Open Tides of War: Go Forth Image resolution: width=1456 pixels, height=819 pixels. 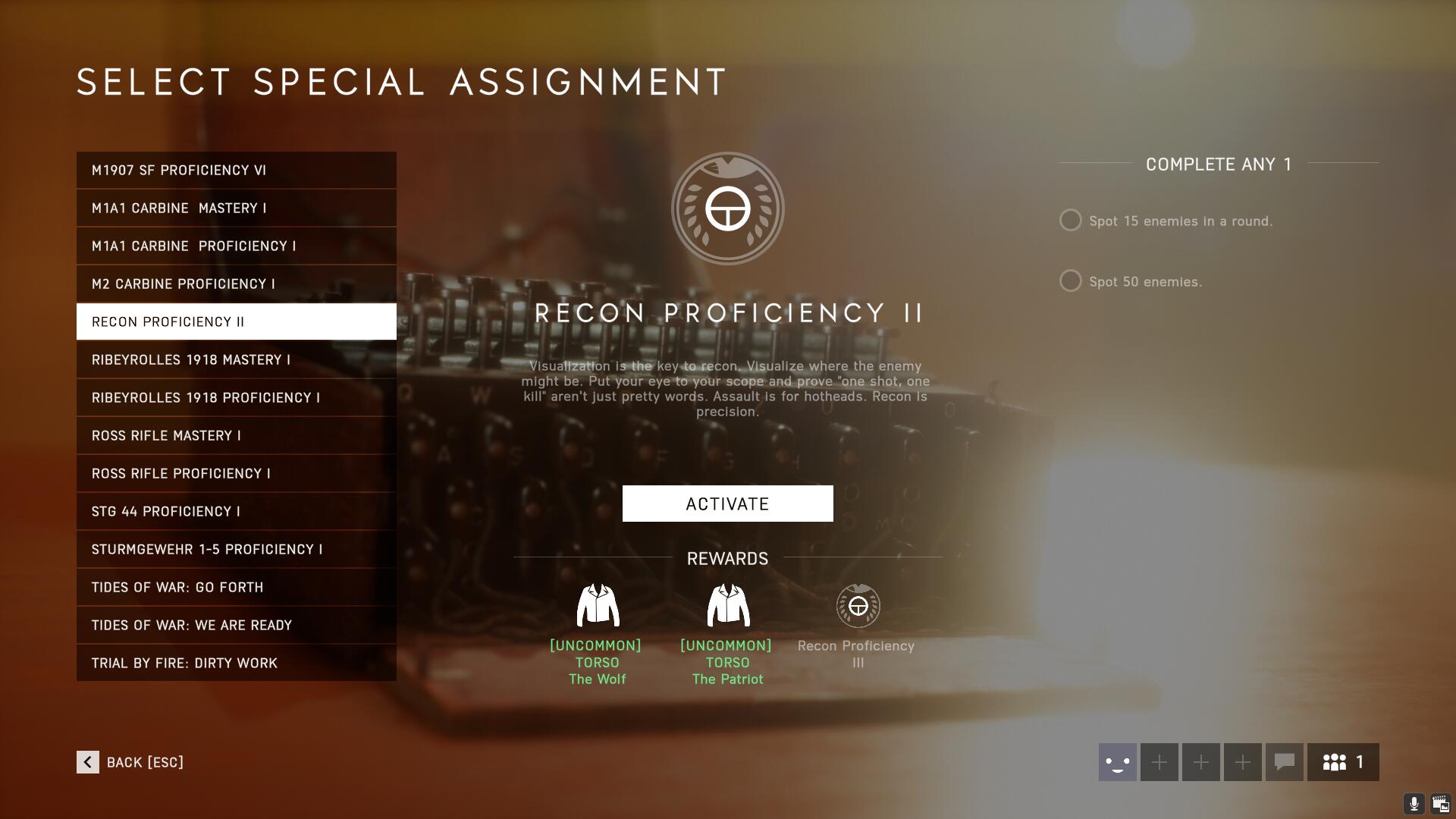click(x=236, y=587)
